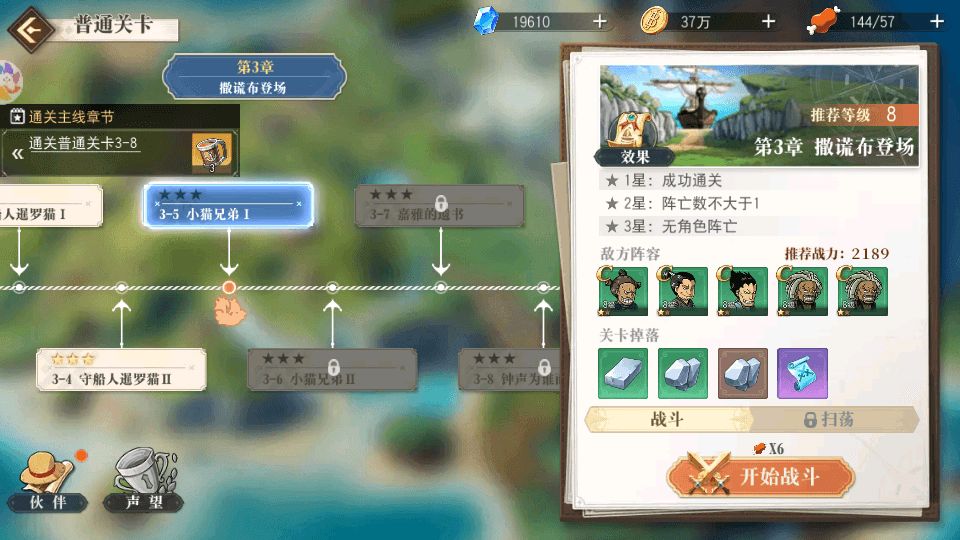Start the battle with 开始战斗
This screenshot has width=960, height=540.
click(x=760, y=477)
